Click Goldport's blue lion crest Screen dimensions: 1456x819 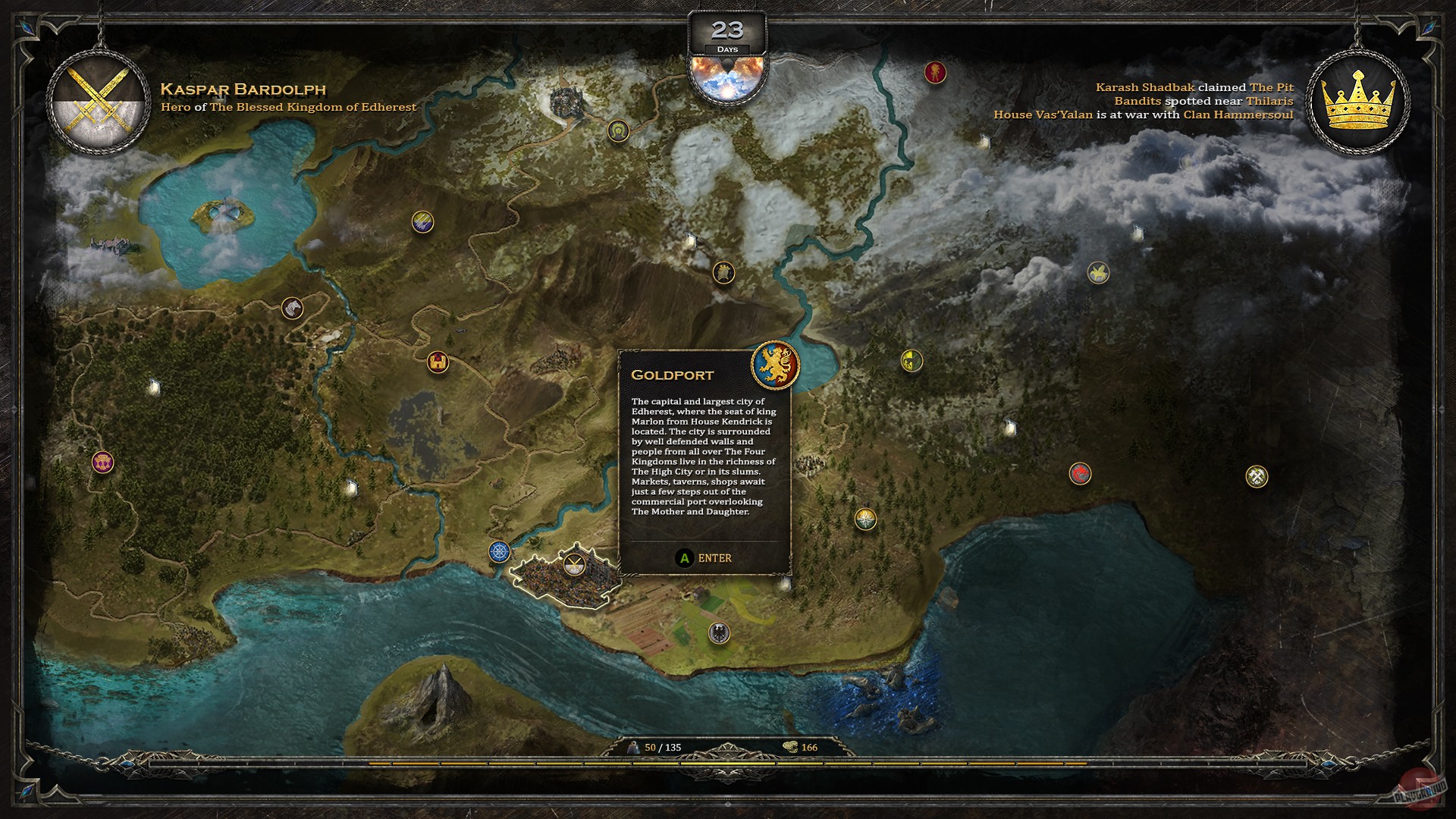776,365
